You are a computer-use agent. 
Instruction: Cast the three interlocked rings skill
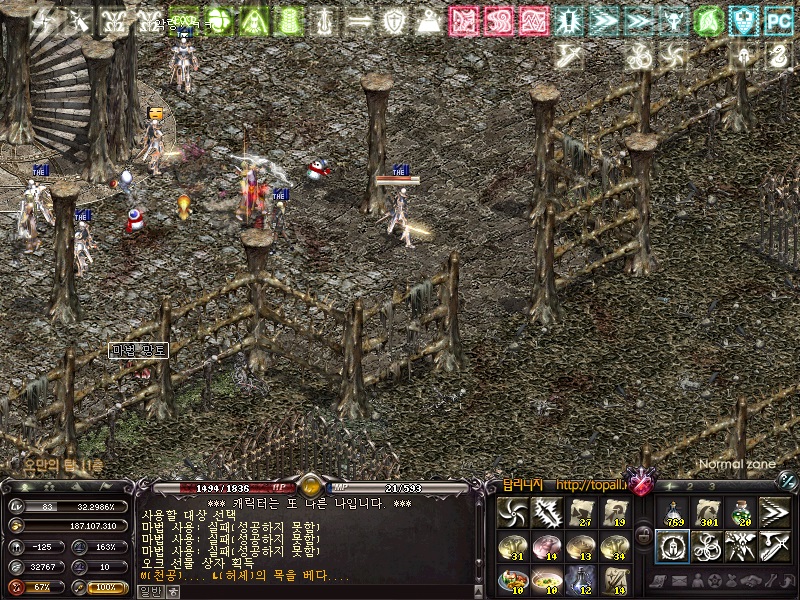(x=706, y=545)
